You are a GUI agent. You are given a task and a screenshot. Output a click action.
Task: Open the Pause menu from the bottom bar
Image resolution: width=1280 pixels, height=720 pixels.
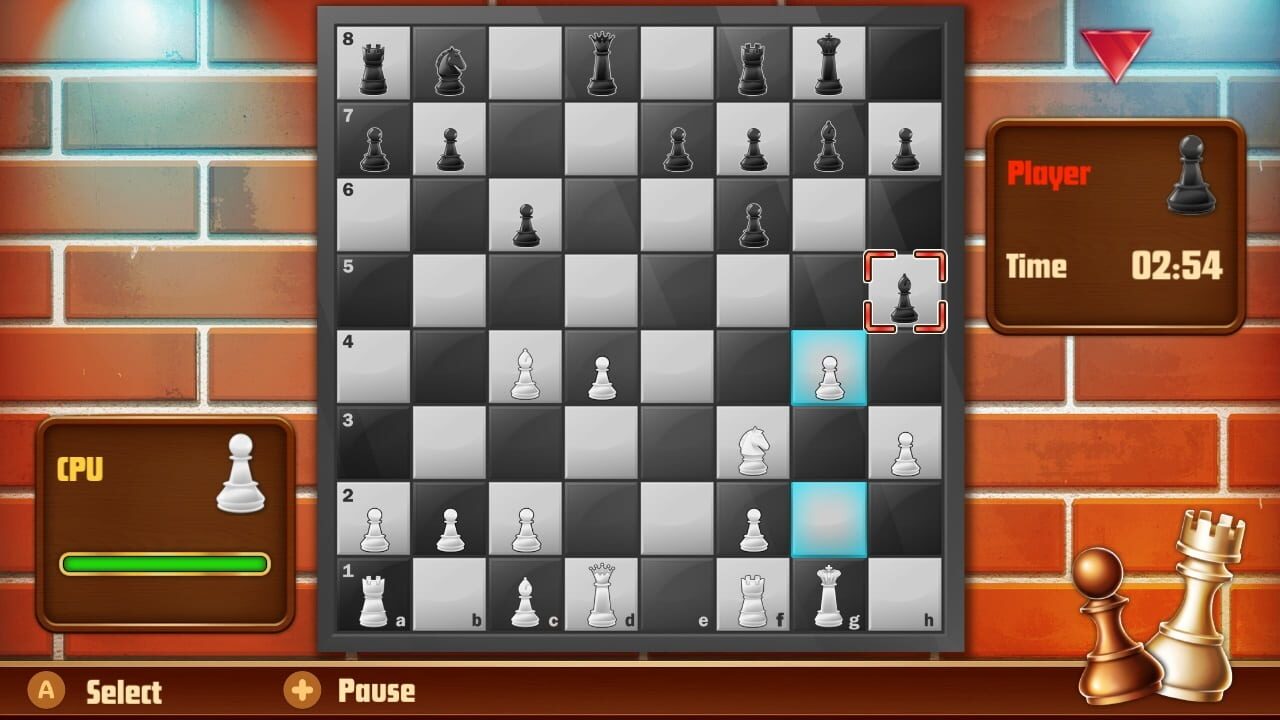pyautogui.click(x=345, y=691)
